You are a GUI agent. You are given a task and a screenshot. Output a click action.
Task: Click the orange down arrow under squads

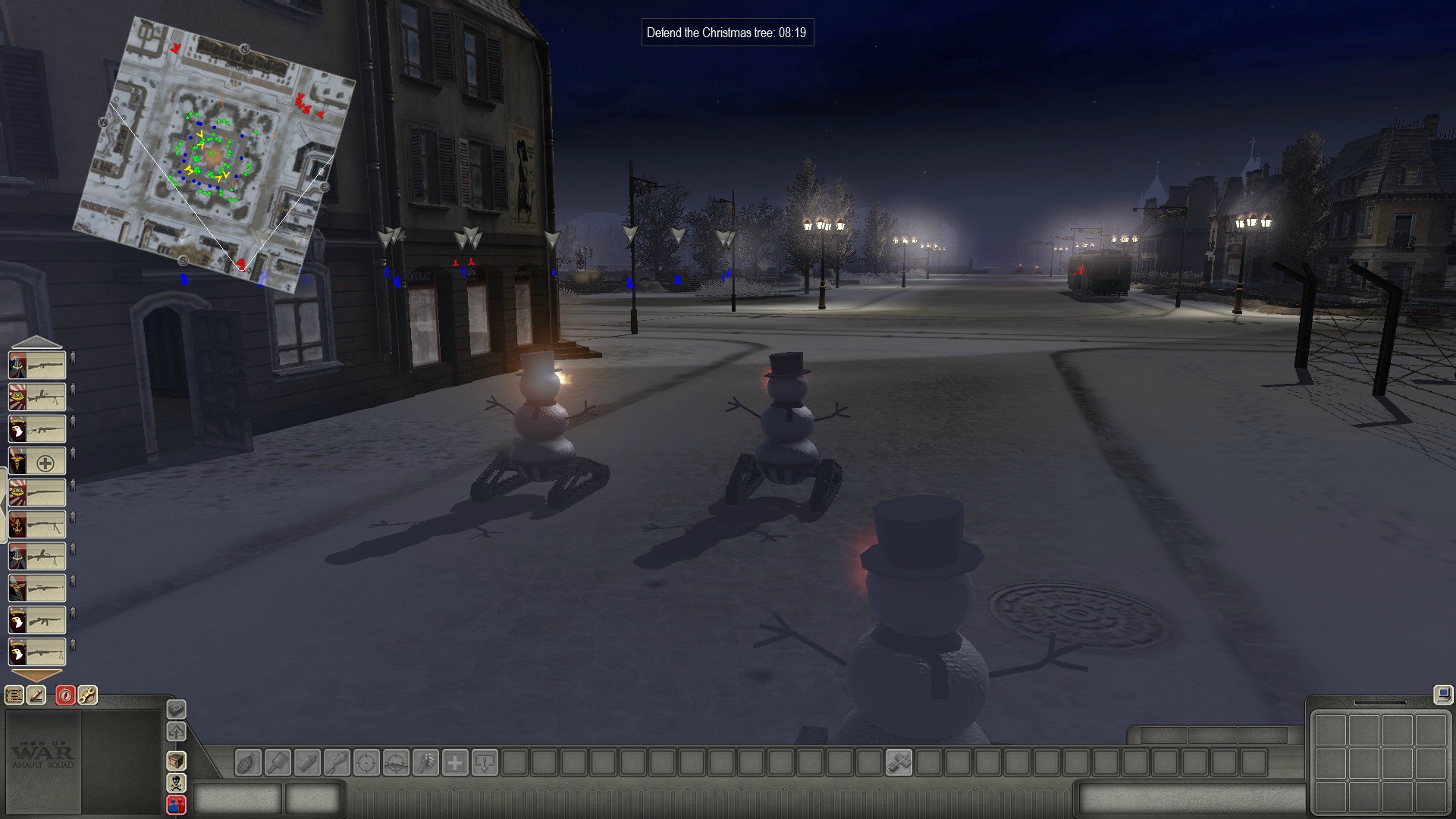coord(36,674)
